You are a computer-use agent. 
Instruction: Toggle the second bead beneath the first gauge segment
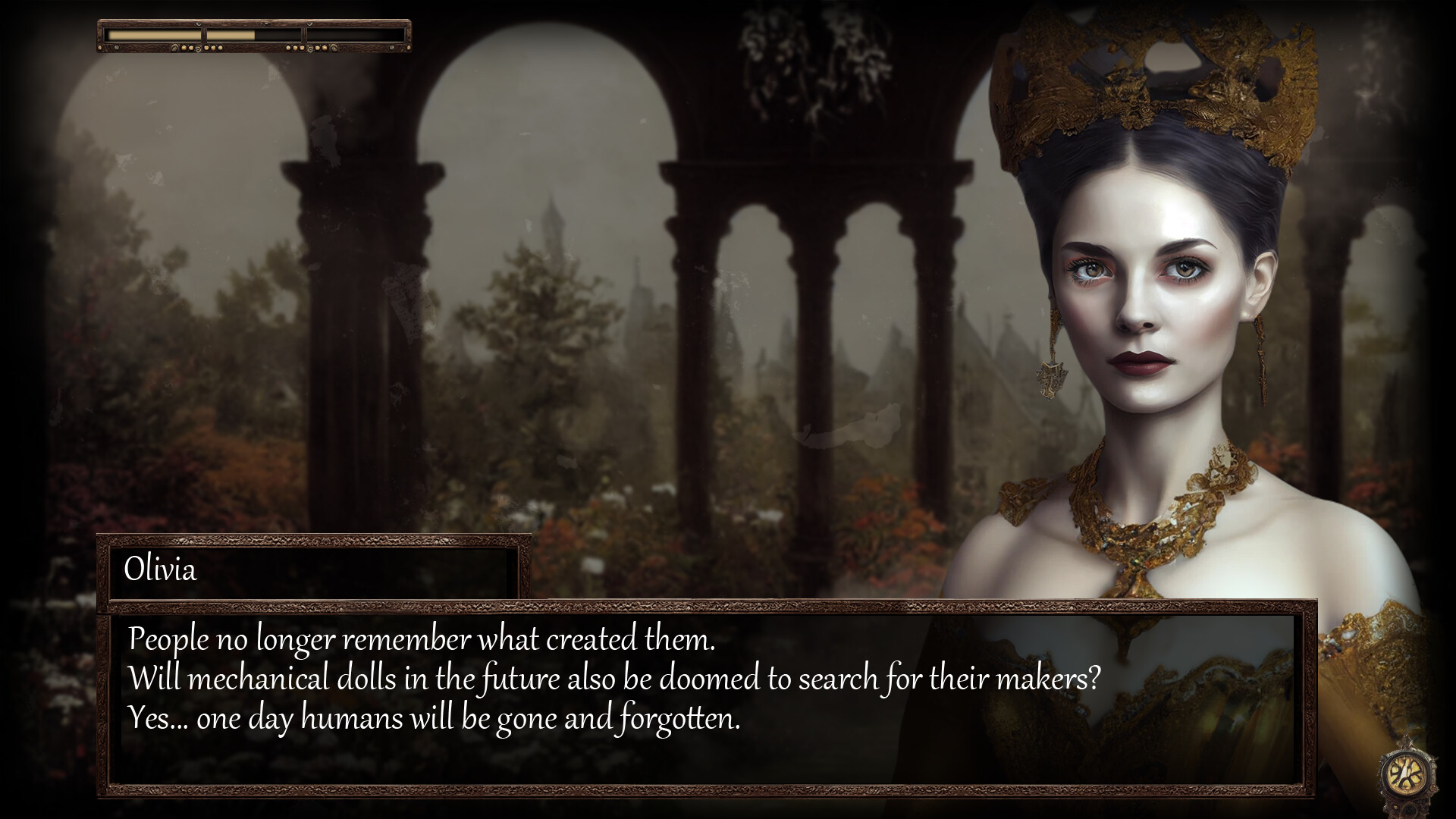[191, 47]
